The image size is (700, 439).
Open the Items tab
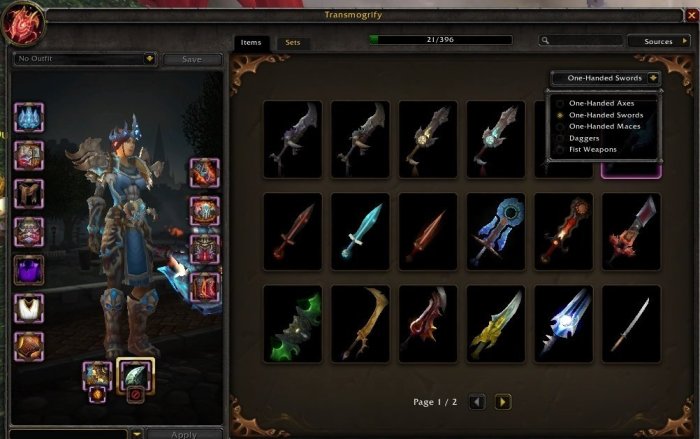click(250, 42)
